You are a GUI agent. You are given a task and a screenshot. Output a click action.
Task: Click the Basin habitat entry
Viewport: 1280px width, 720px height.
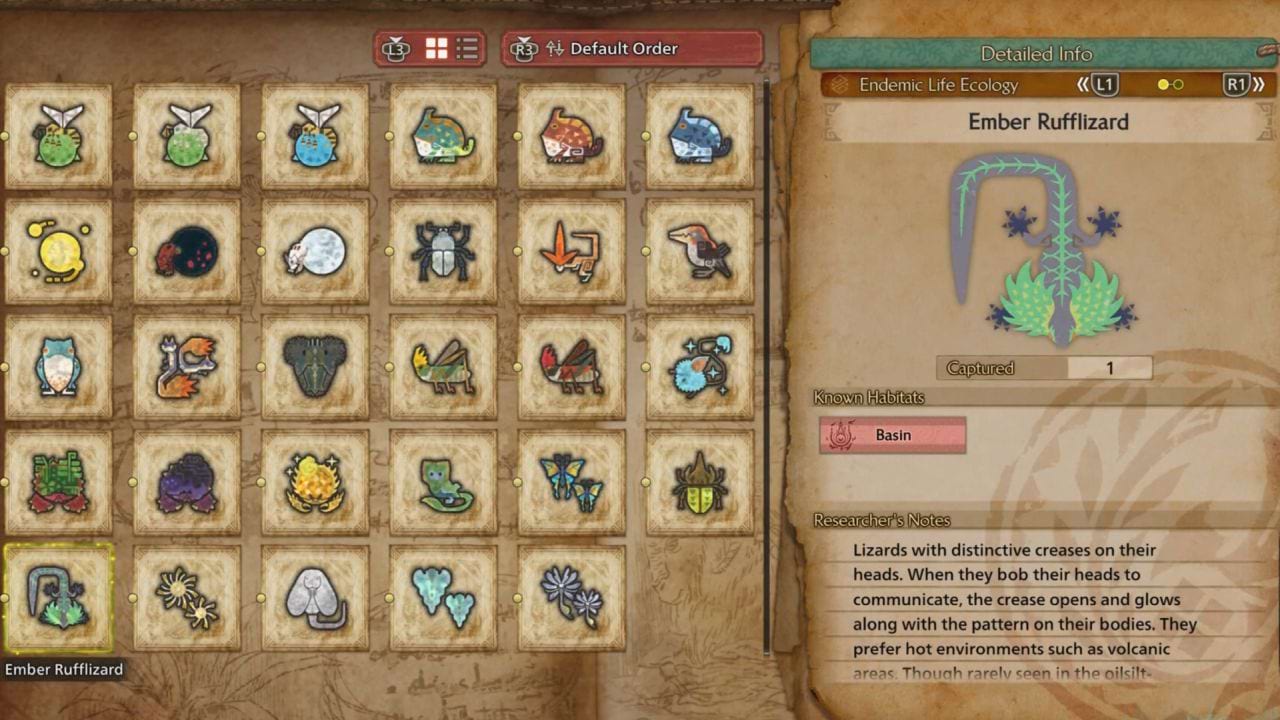click(892, 436)
